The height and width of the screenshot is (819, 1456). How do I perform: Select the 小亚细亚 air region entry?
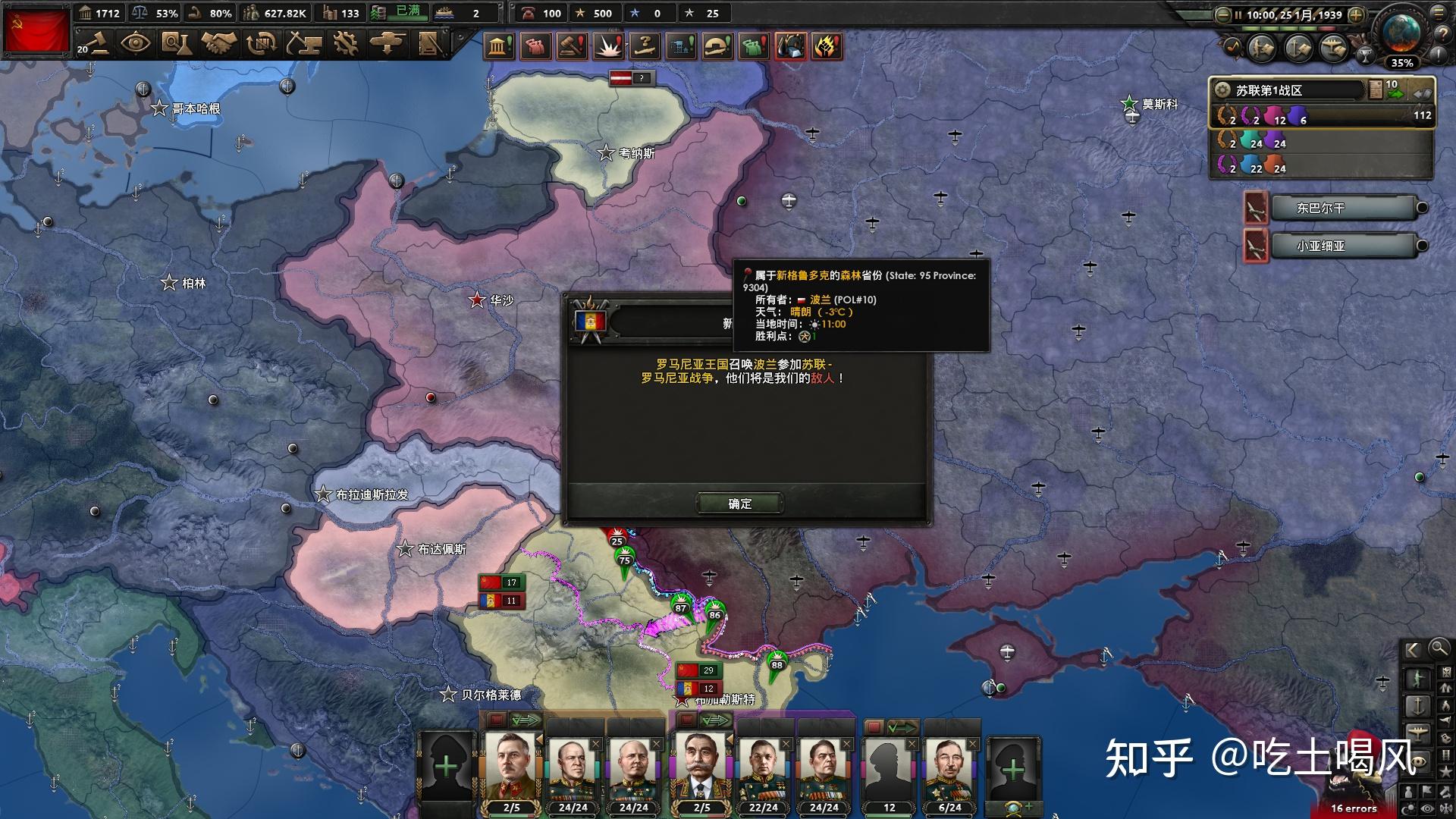pos(1343,246)
